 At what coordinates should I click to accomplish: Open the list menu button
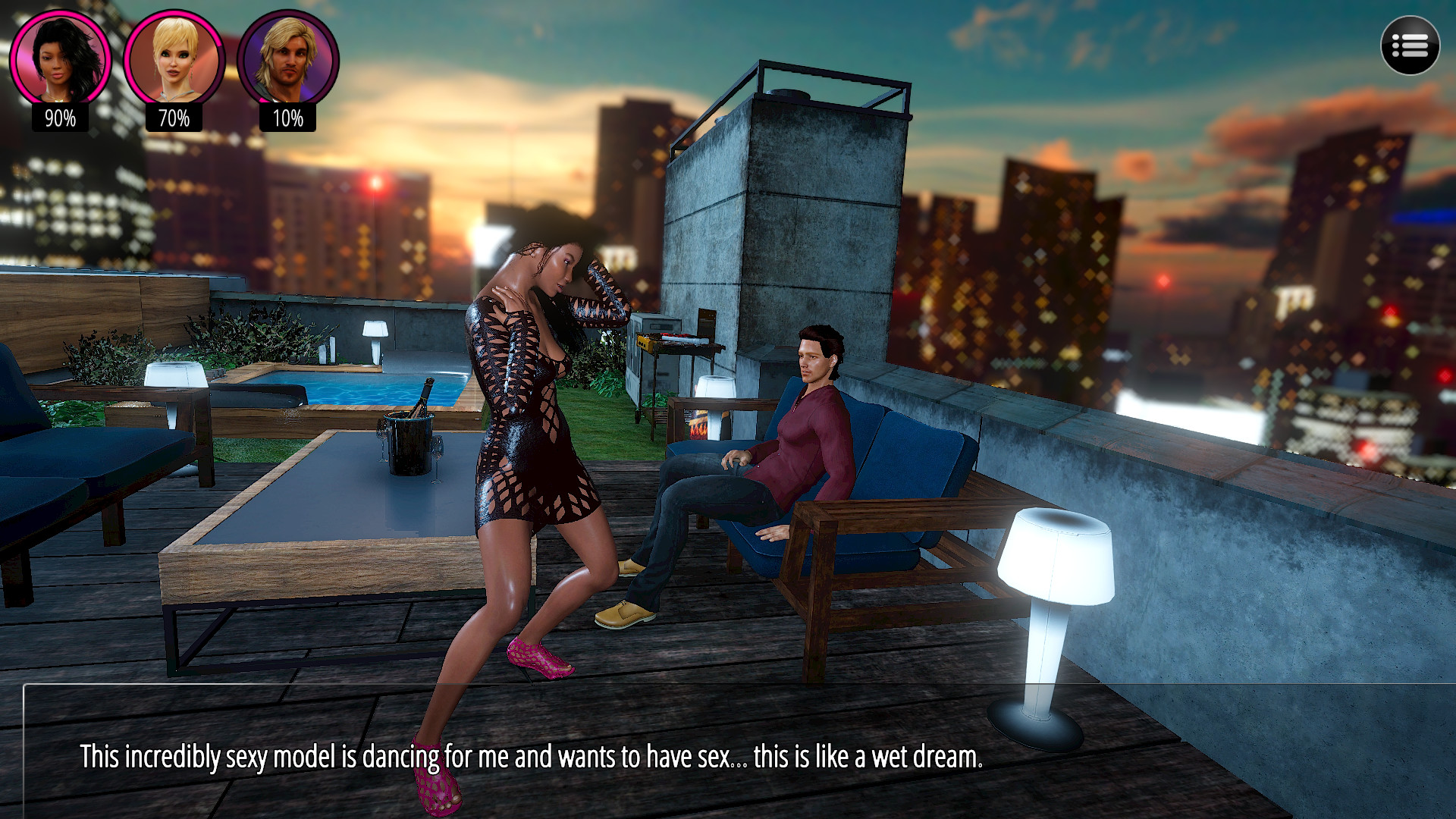pyautogui.click(x=1410, y=46)
